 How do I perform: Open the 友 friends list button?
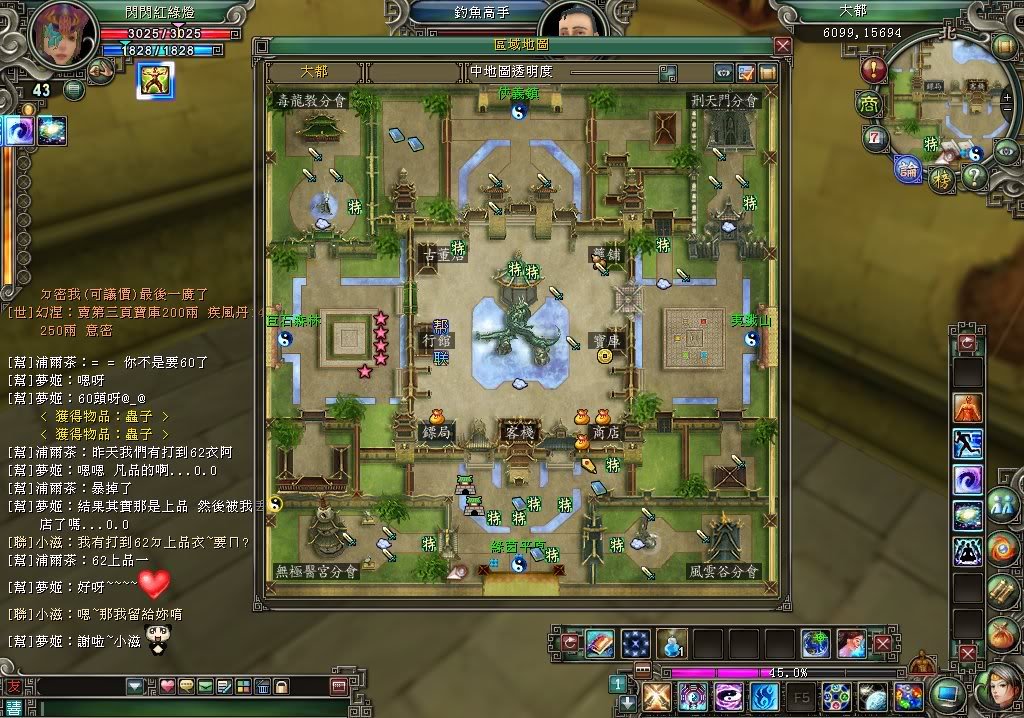(12, 686)
